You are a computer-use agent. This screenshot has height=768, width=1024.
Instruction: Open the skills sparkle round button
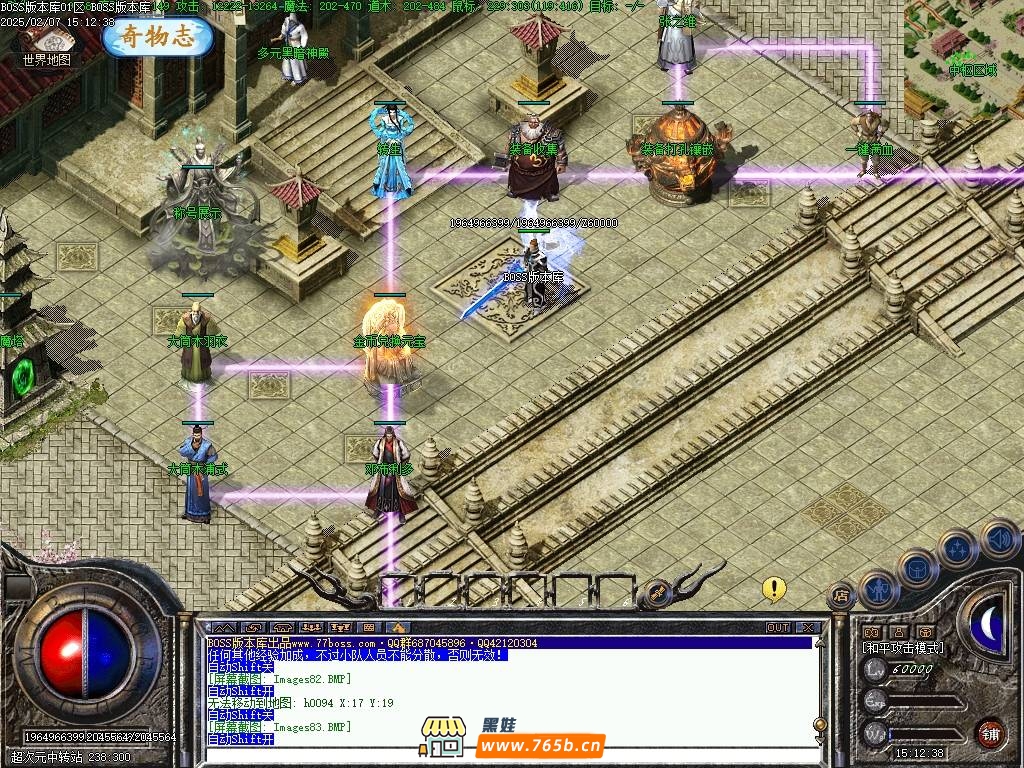pyautogui.click(x=958, y=548)
